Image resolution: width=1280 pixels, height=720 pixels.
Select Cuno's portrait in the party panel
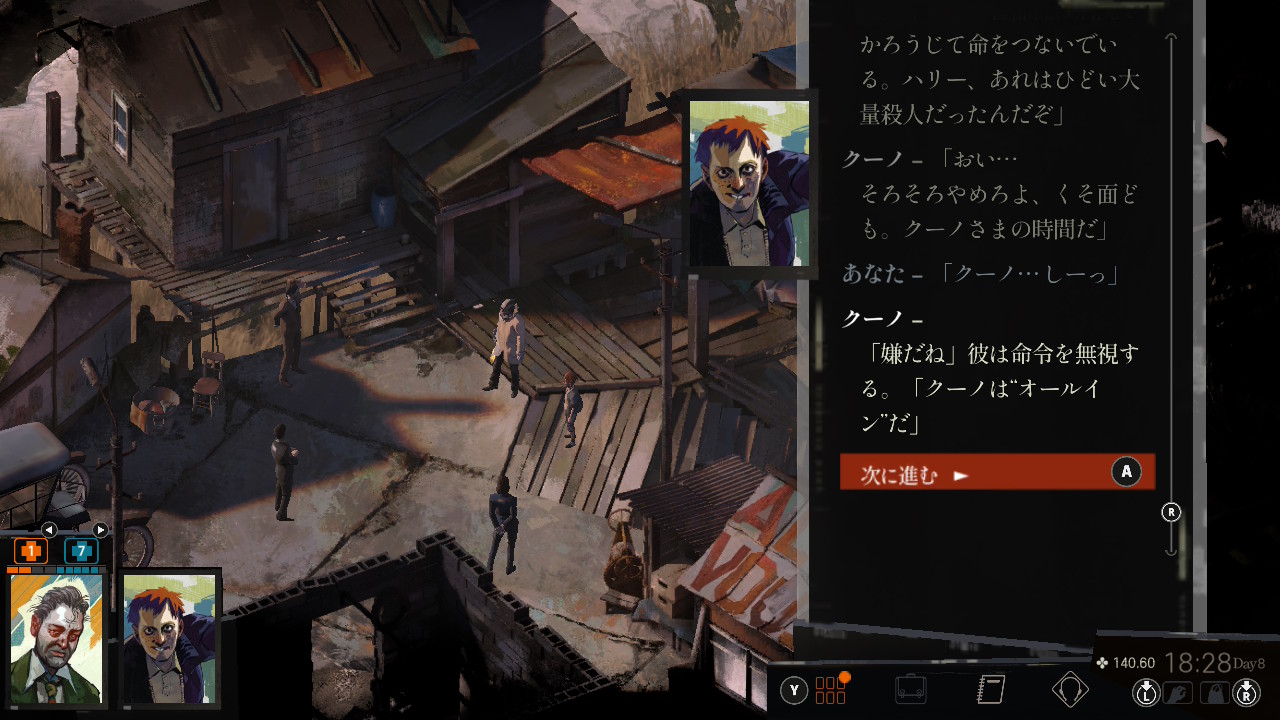click(170, 637)
